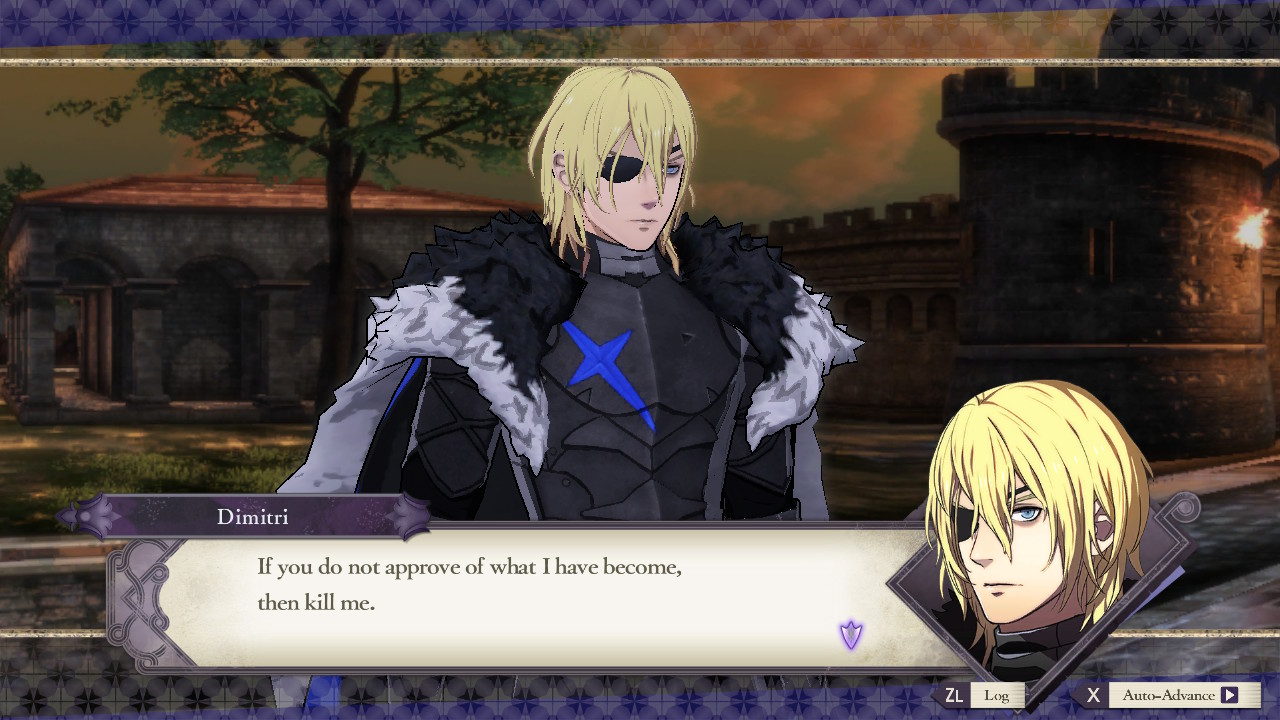Toggle the dialogue Log display open
Image resolution: width=1280 pixels, height=720 pixels.
coord(997,694)
